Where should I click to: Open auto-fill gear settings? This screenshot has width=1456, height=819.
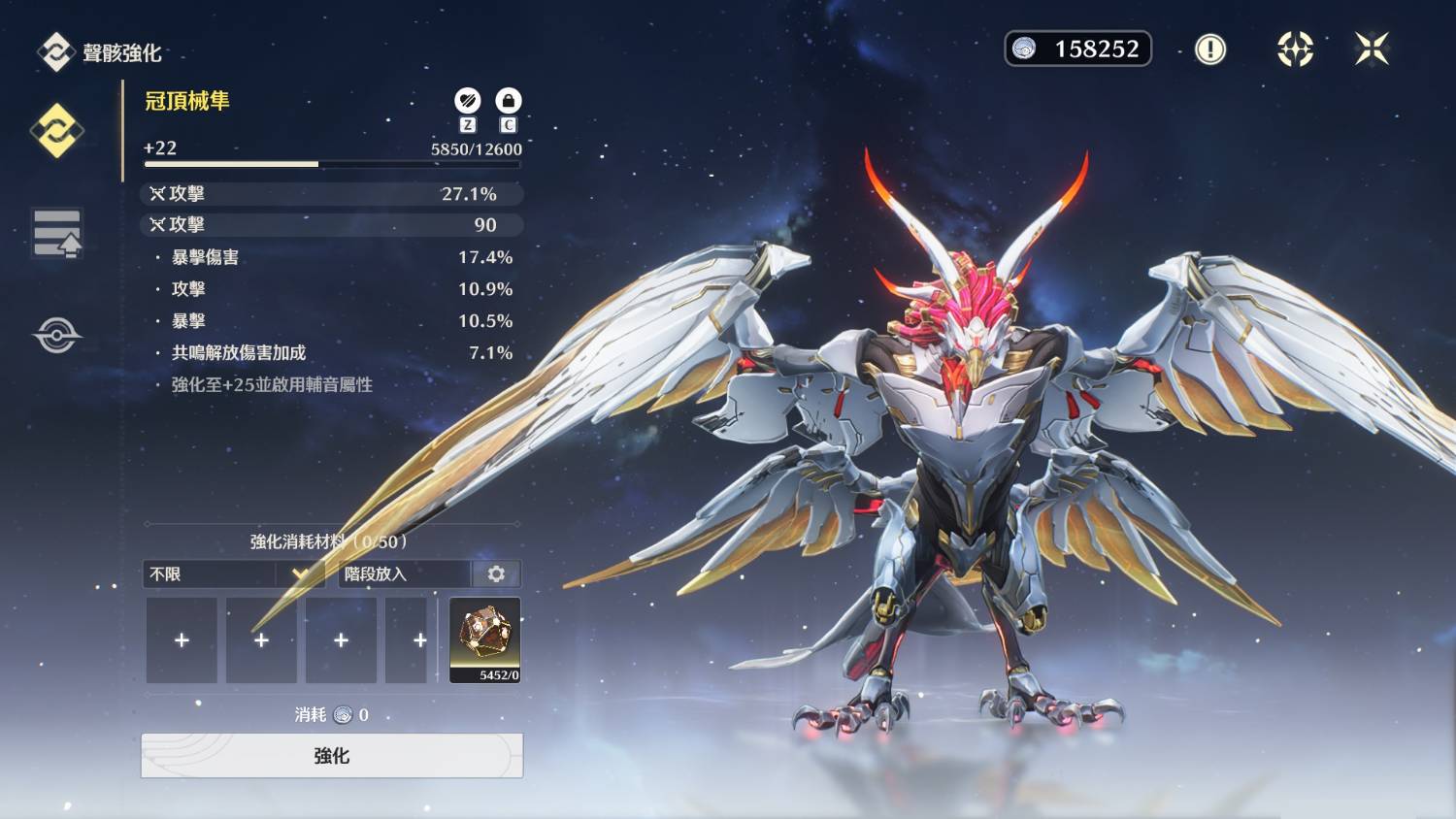coord(496,573)
